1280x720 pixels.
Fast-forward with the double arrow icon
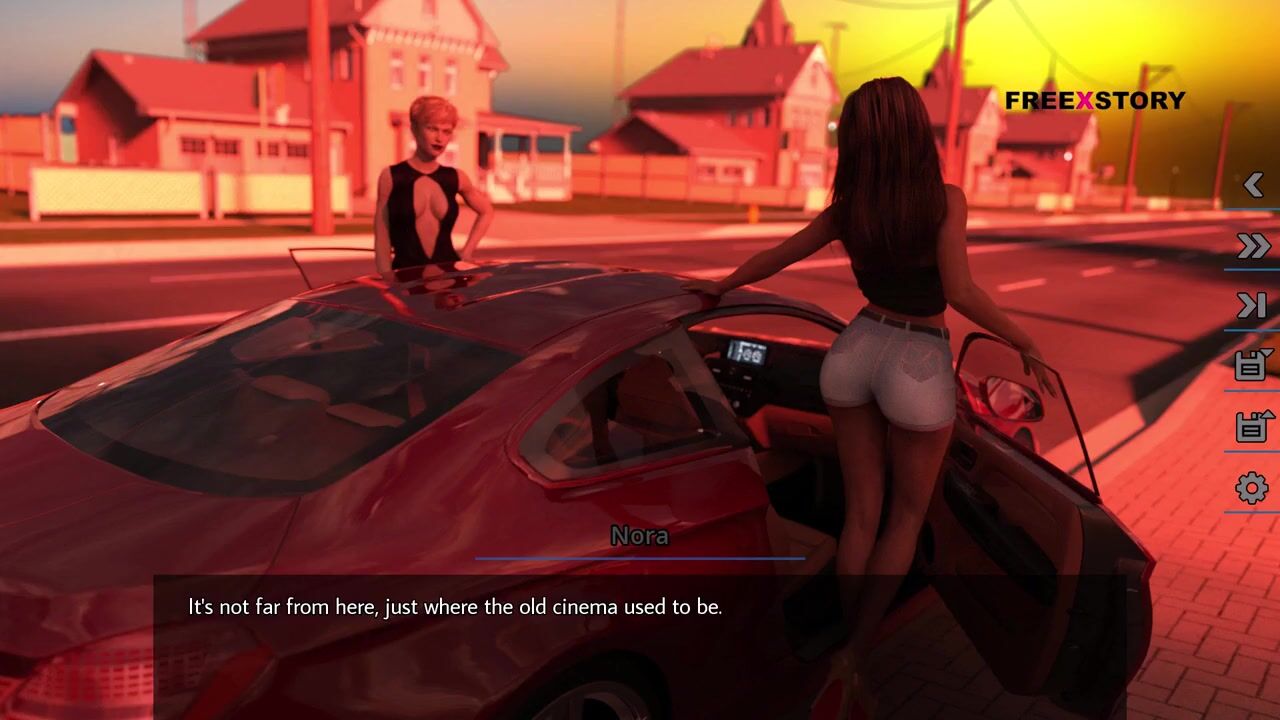[1253, 246]
